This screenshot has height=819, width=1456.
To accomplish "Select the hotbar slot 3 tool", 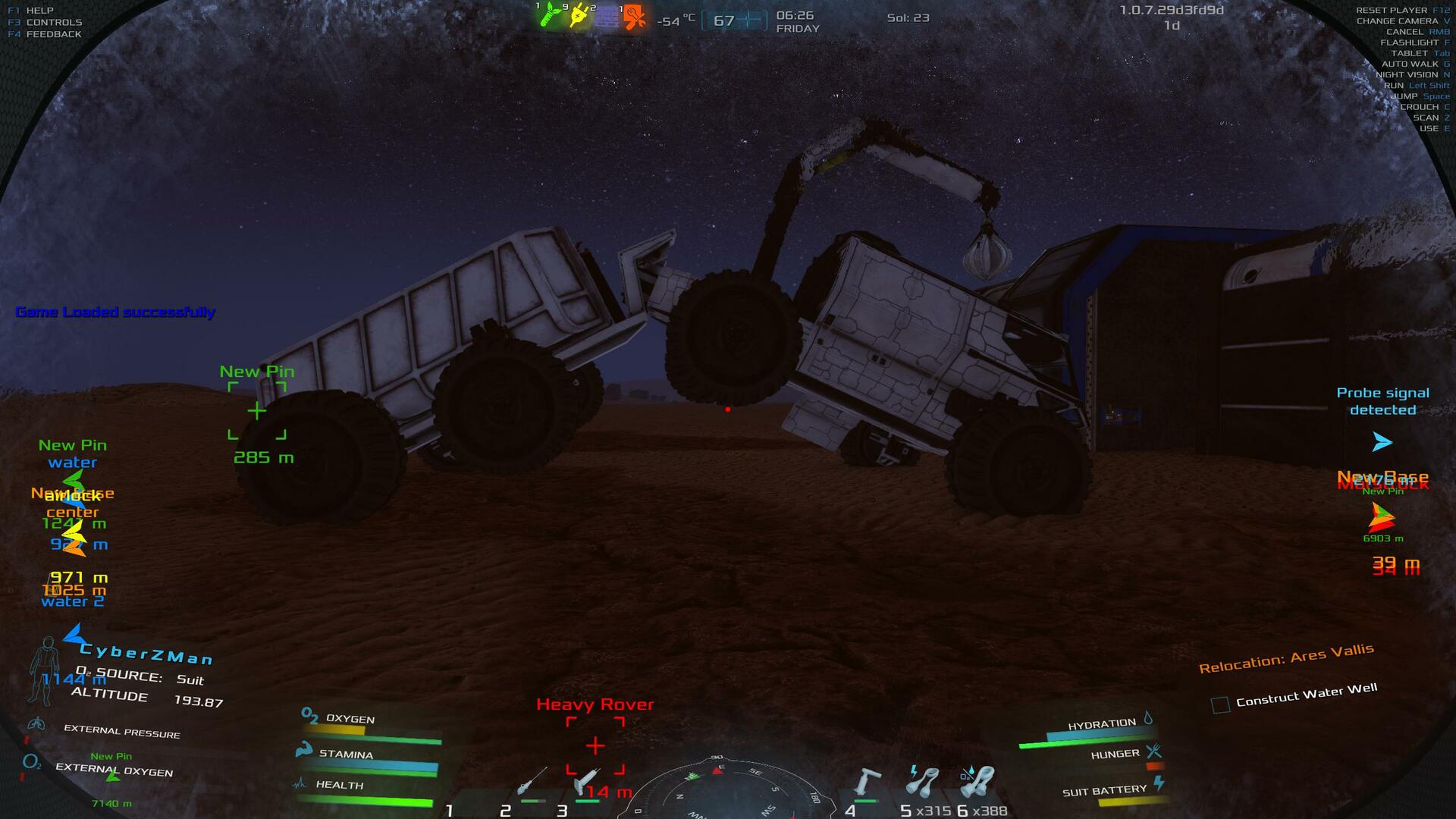I will coord(586,781).
